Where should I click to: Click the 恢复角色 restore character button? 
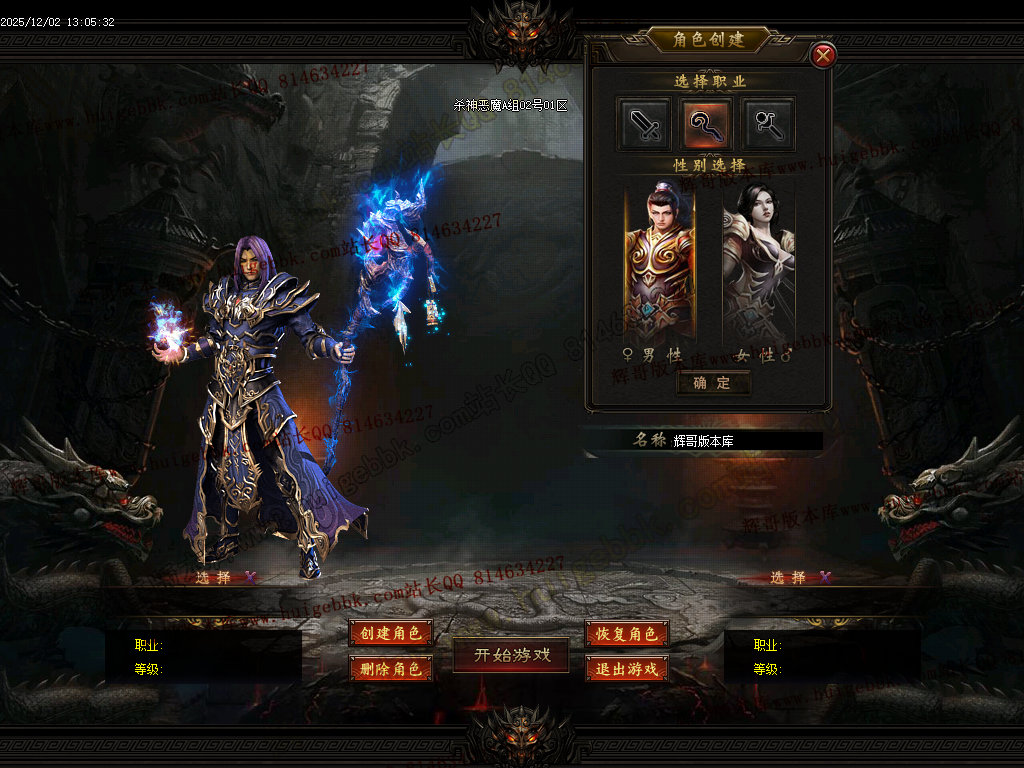click(x=626, y=633)
